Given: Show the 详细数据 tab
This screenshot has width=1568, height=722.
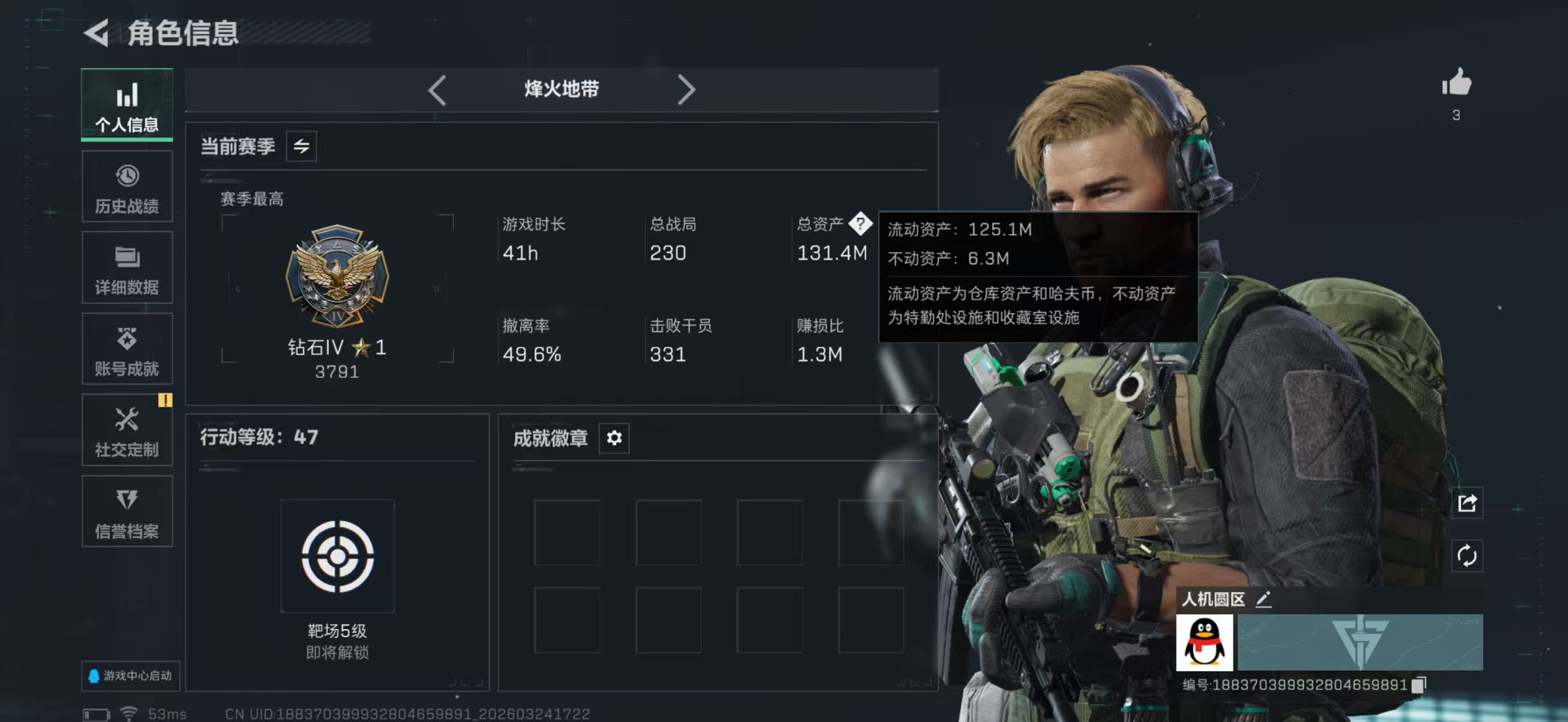Looking at the screenshot, I should tap(127, 268).
